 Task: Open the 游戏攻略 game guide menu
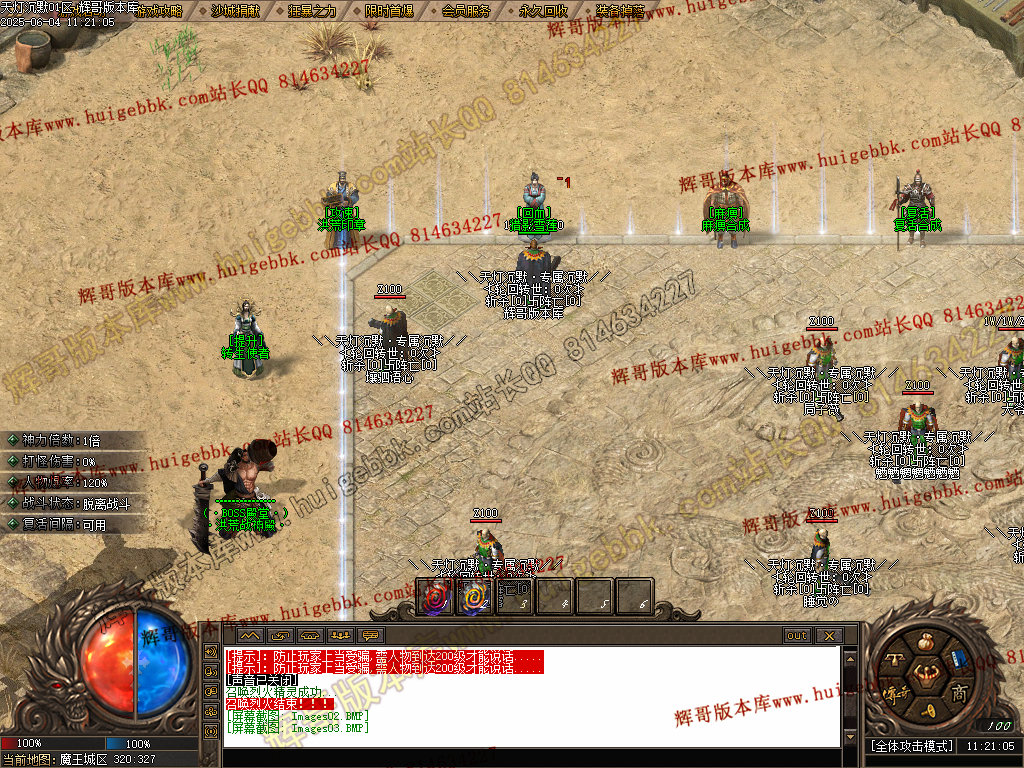point(159,11)
